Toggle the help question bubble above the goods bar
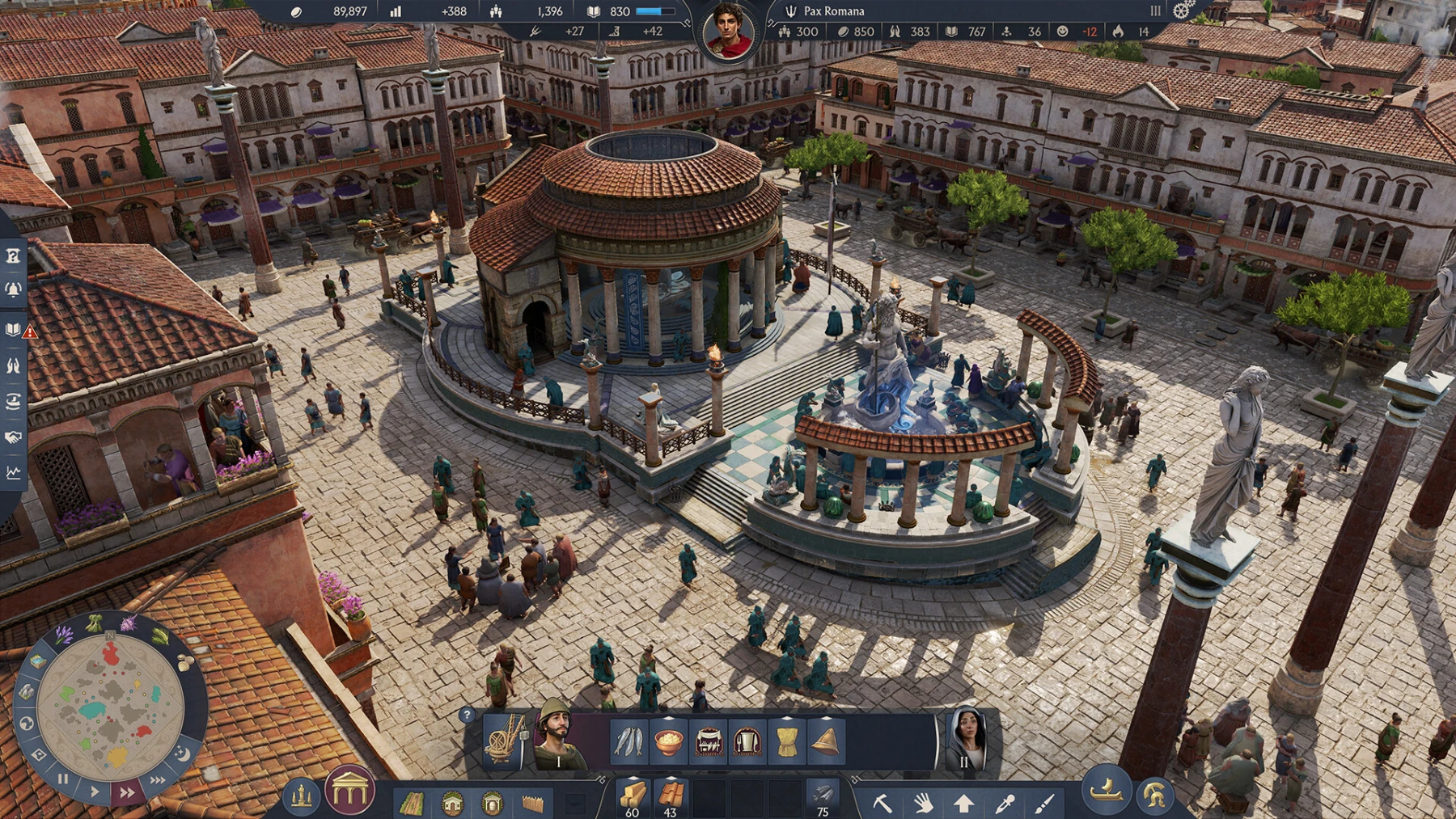The width and height of the screenshot is (1456, 819). (467, 716)
